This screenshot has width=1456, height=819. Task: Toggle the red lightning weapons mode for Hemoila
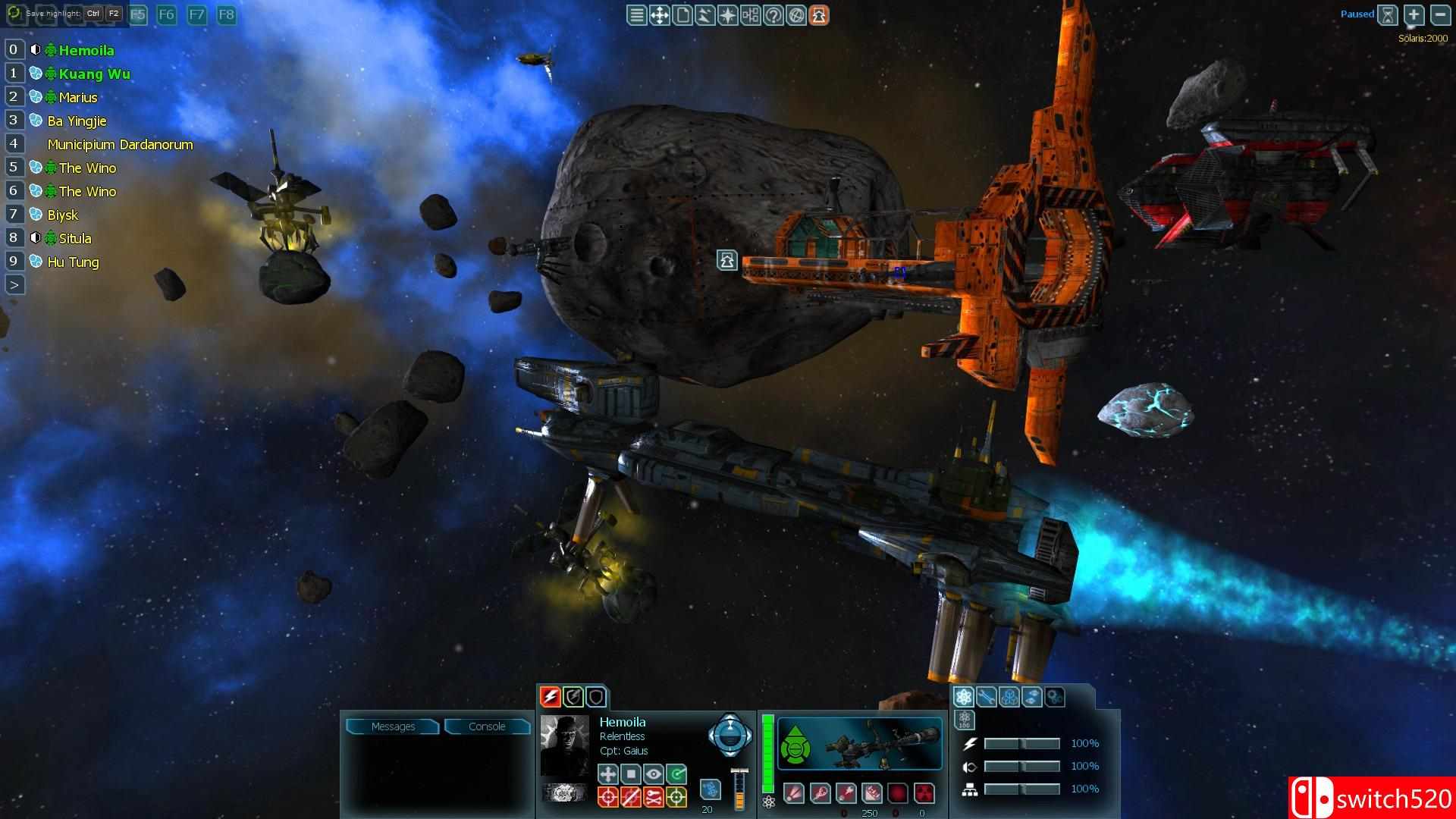(551, 696)
